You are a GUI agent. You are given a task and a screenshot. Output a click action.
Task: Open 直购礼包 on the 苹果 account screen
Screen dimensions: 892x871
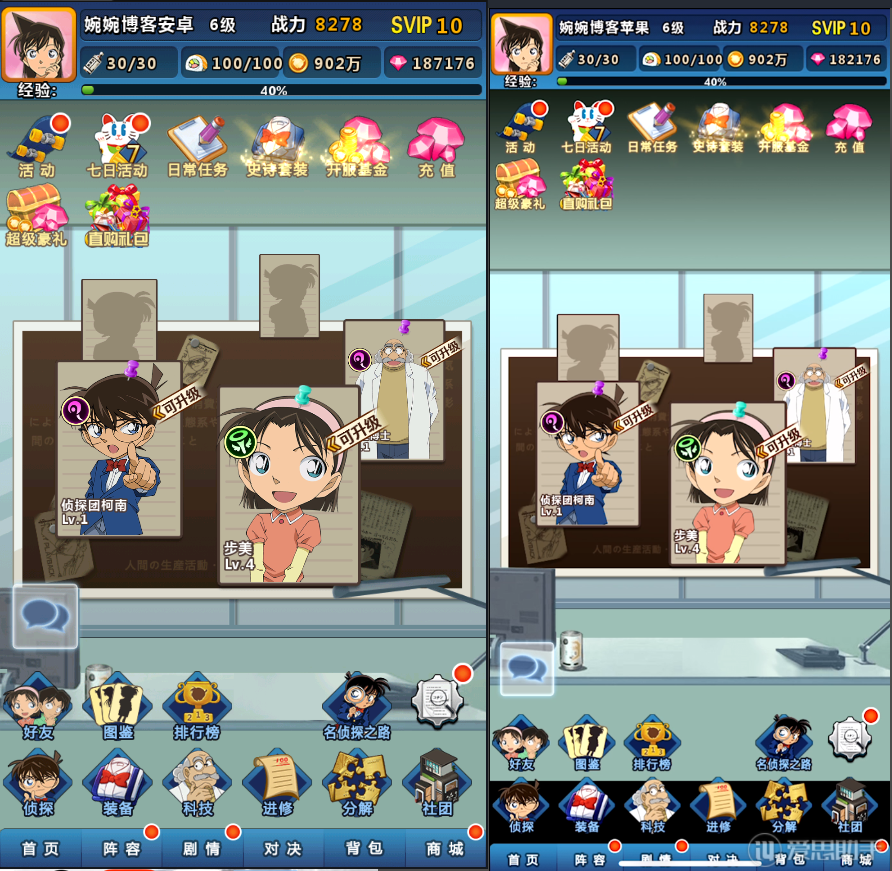[x=587, y=185]
